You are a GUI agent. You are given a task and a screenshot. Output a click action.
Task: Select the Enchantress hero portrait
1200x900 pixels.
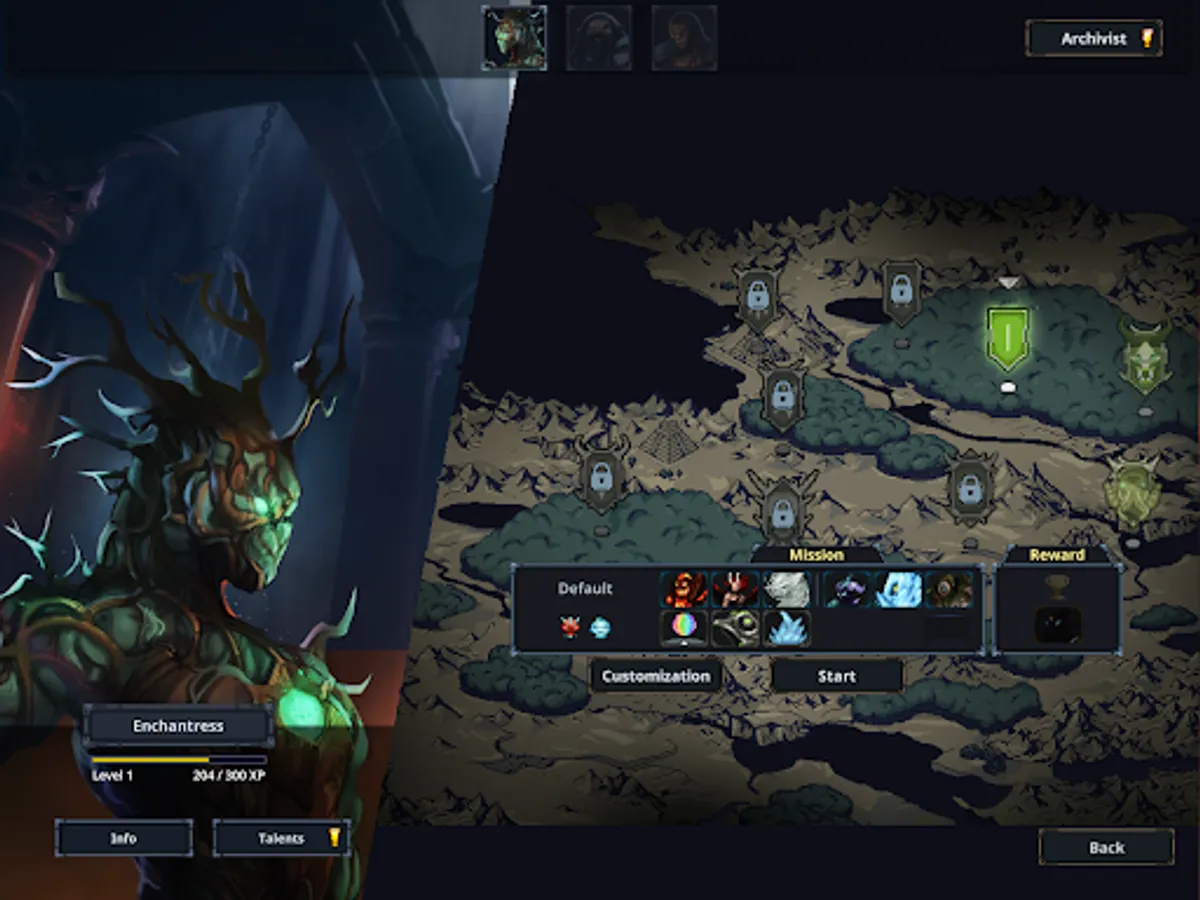[514, 38]
